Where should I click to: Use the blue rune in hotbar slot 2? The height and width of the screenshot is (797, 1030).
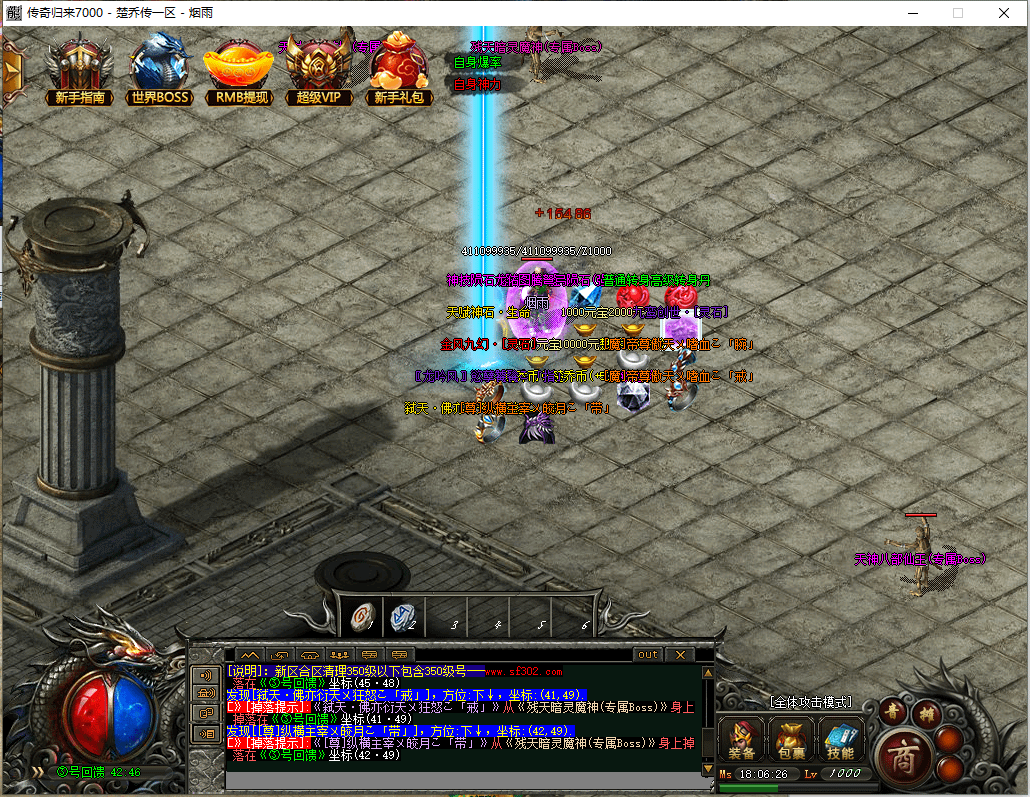point(406,617)
